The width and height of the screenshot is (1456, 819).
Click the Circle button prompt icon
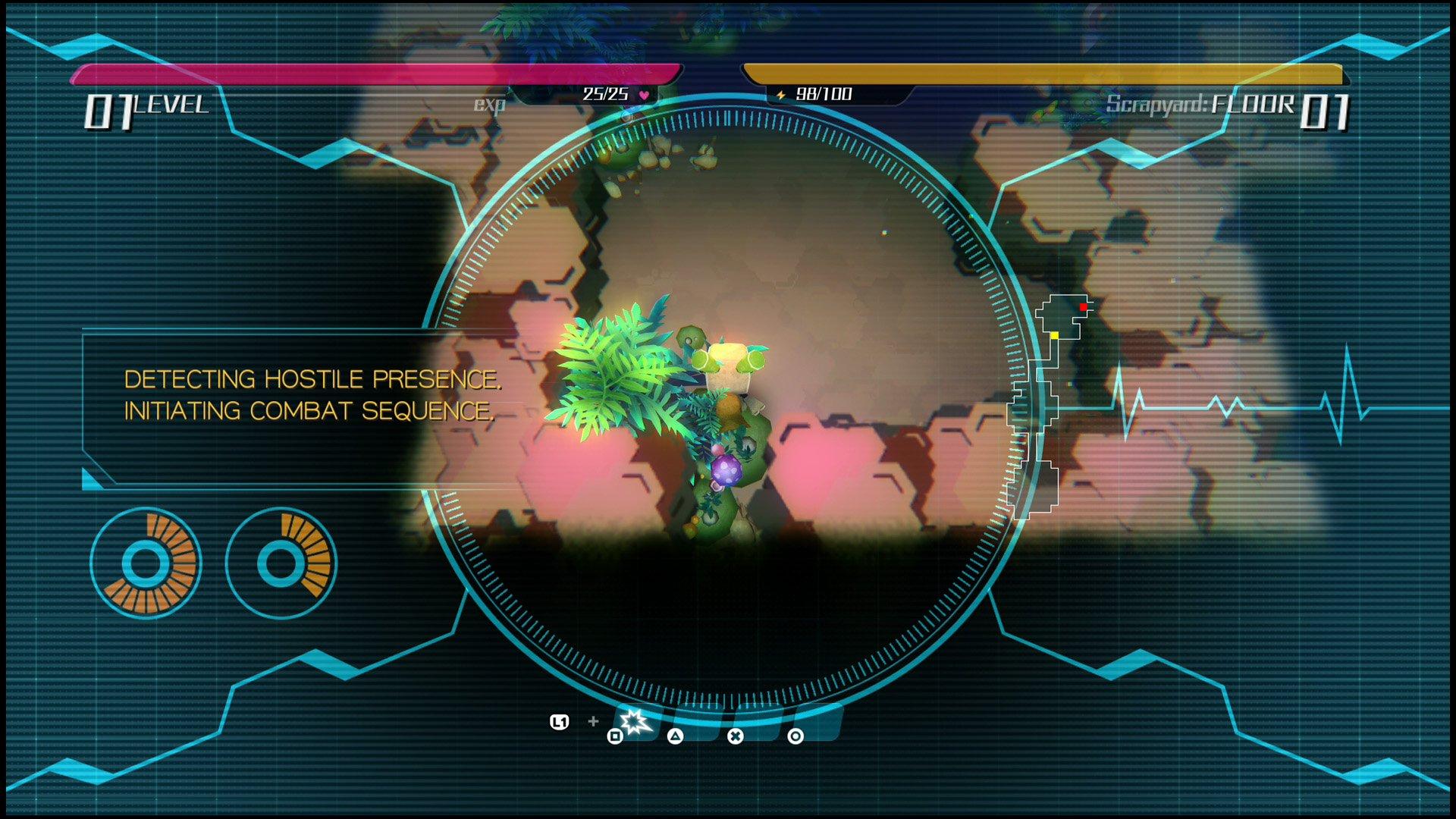click(x=796, y=736)
